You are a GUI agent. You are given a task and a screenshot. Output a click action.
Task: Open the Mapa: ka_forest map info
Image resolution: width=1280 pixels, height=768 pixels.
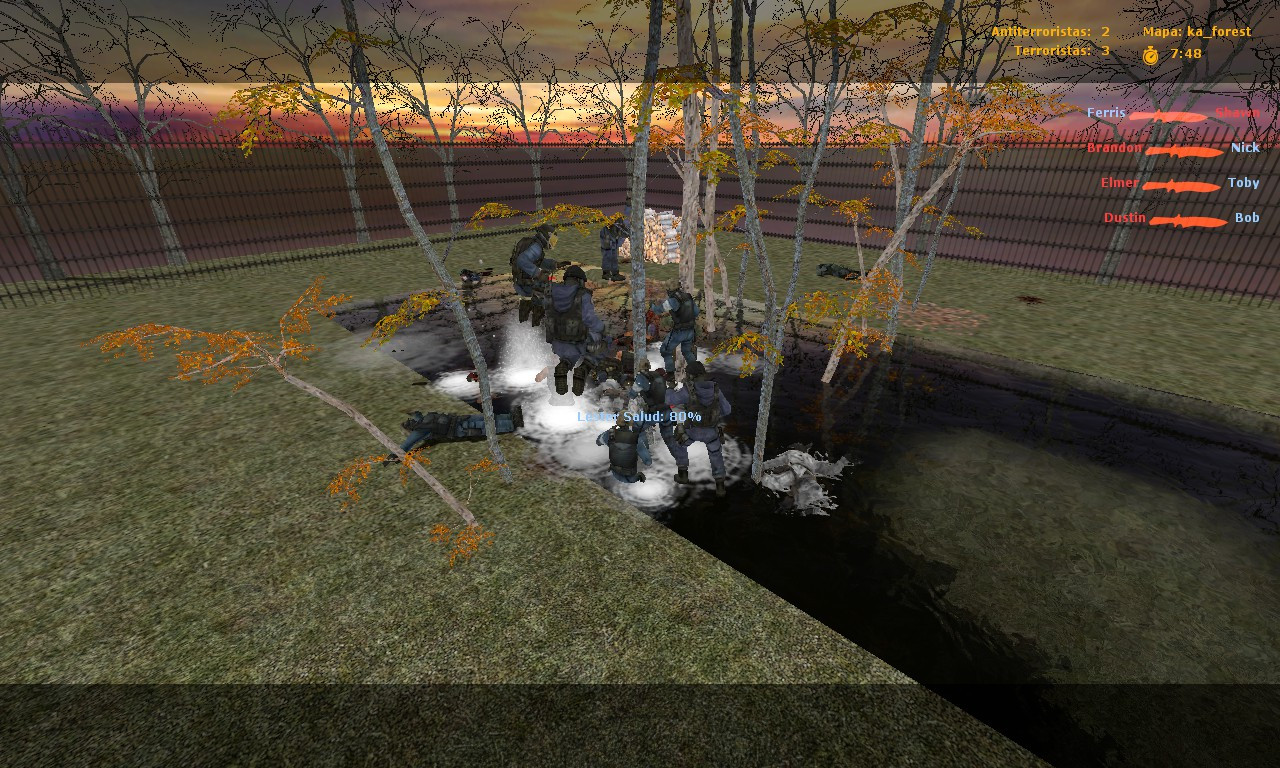pyautogui.click(x=1197, y=31)
